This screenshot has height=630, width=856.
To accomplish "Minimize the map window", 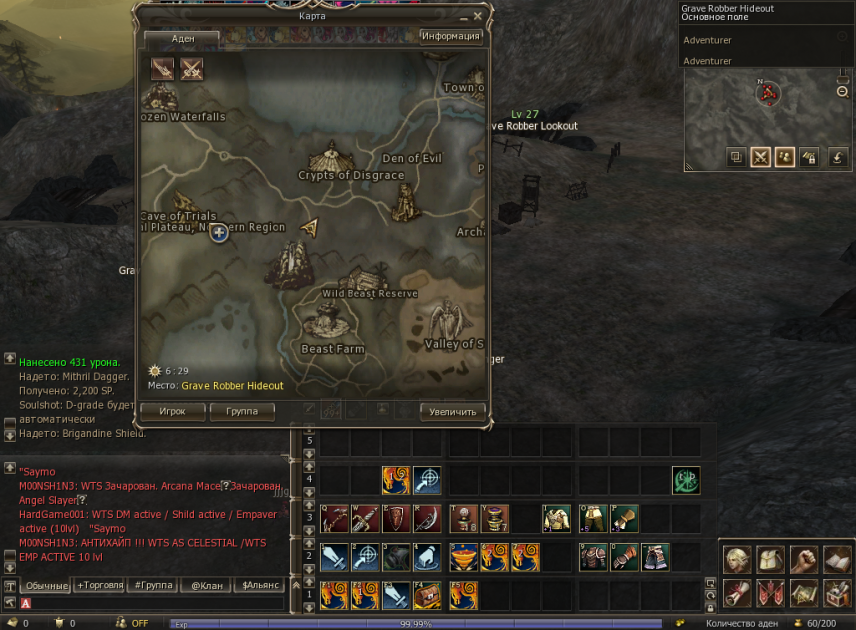I will (463, 16).
